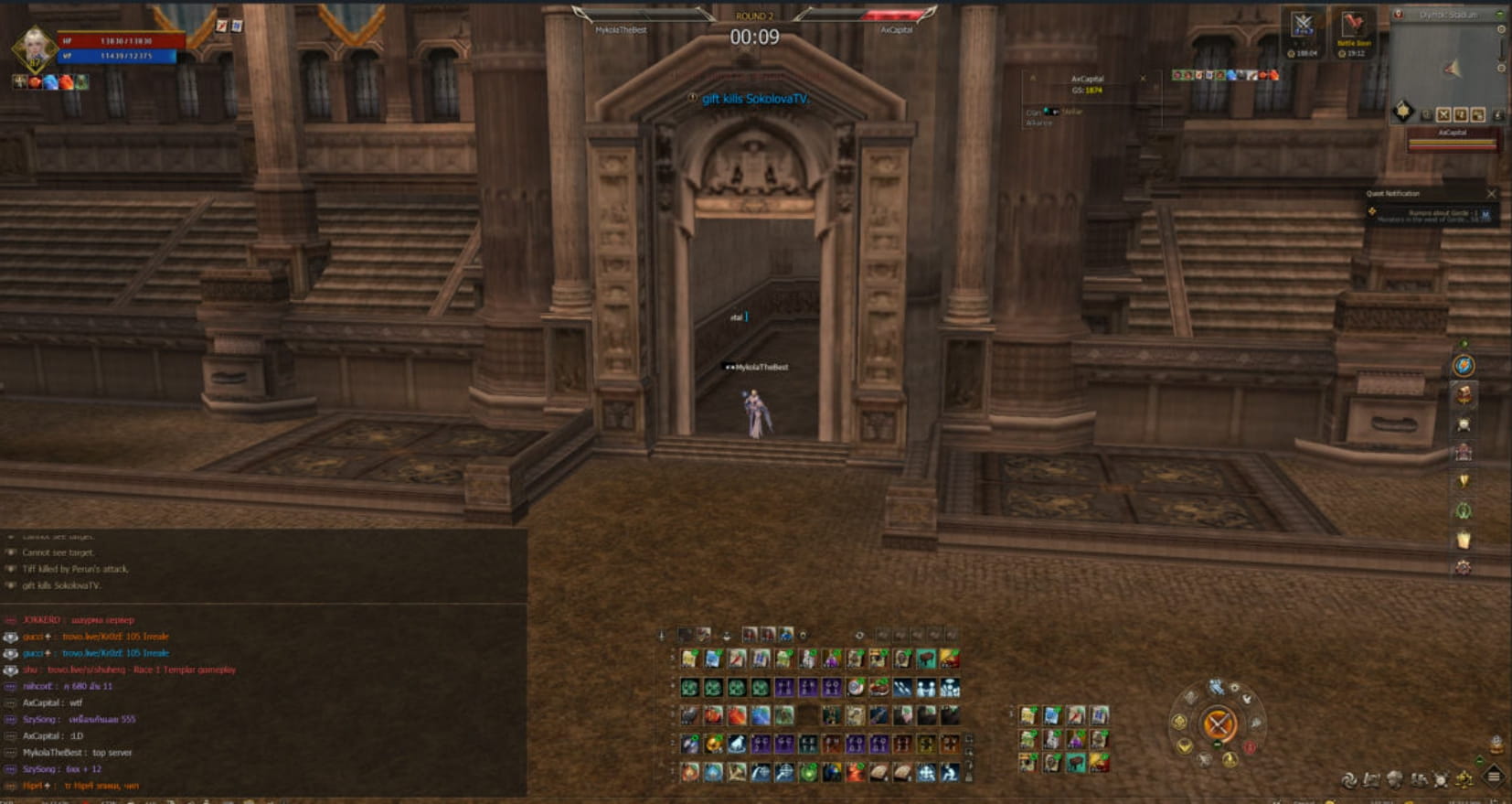This screenshot has height=804, width=1512.
Task: Click the blue globe icon in the sidebar
Action: coord(1464,366)
